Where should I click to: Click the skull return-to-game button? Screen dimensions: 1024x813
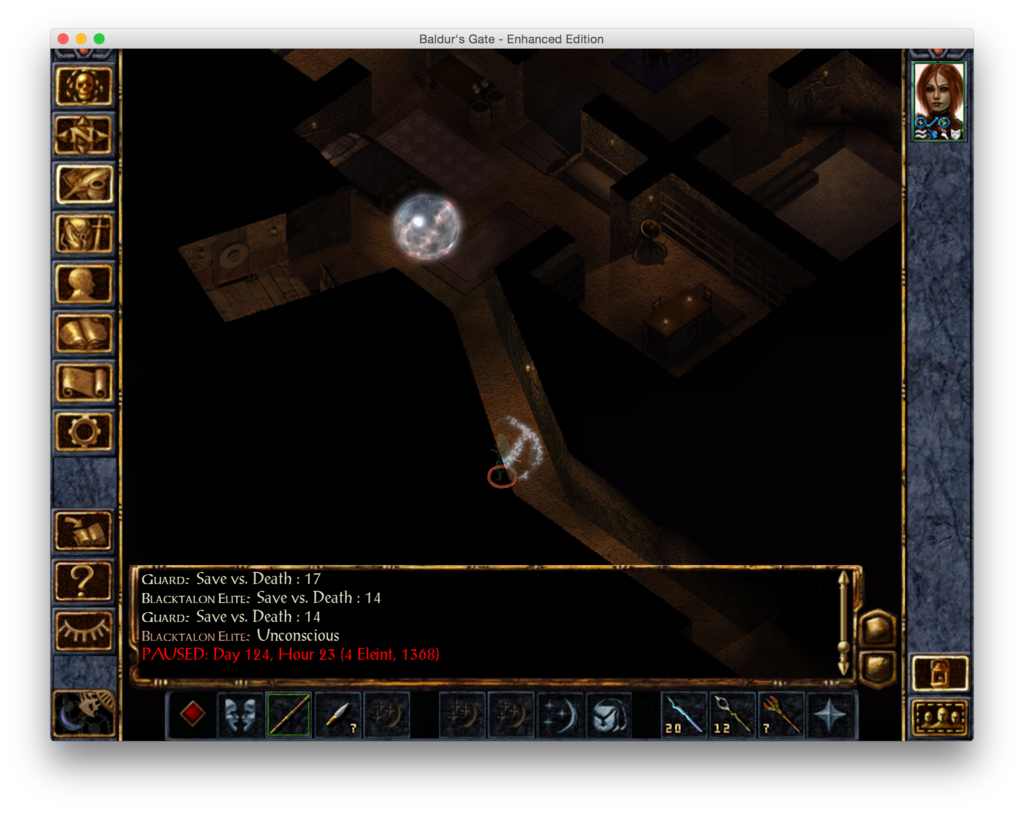pyautogui.click(x=84, y=86)
